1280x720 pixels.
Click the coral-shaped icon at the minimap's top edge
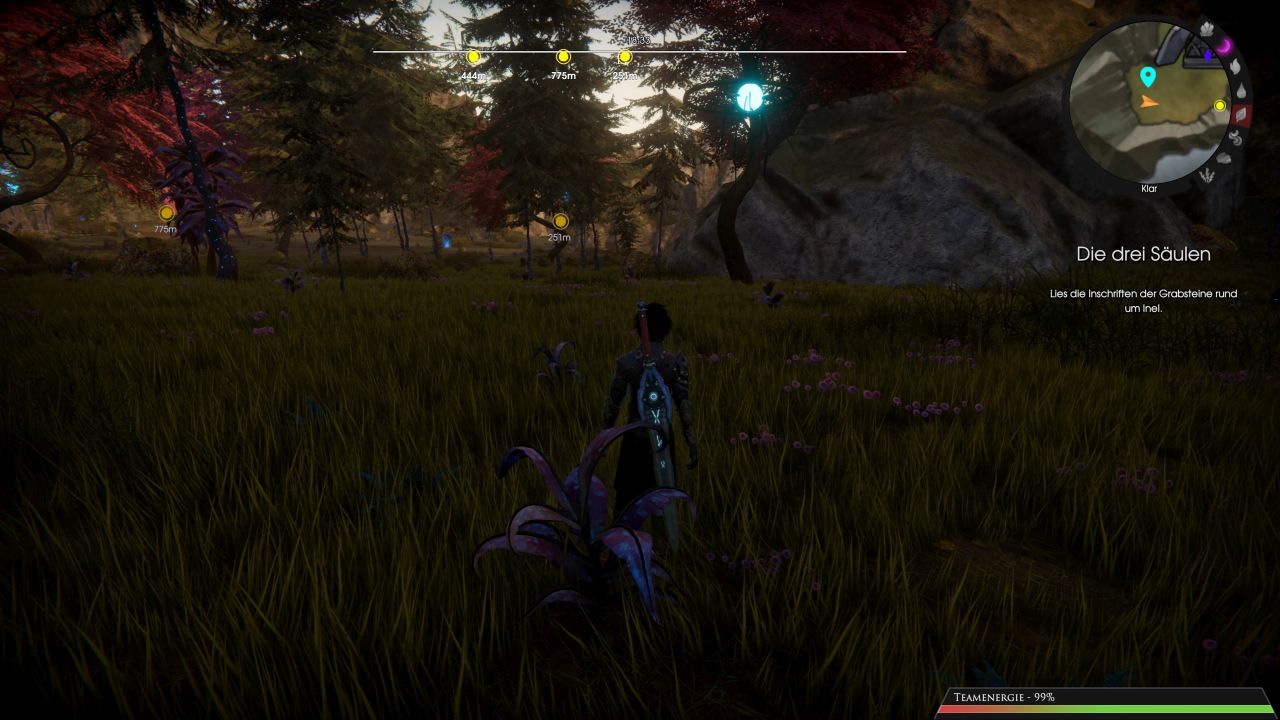tap(1206, 29)
